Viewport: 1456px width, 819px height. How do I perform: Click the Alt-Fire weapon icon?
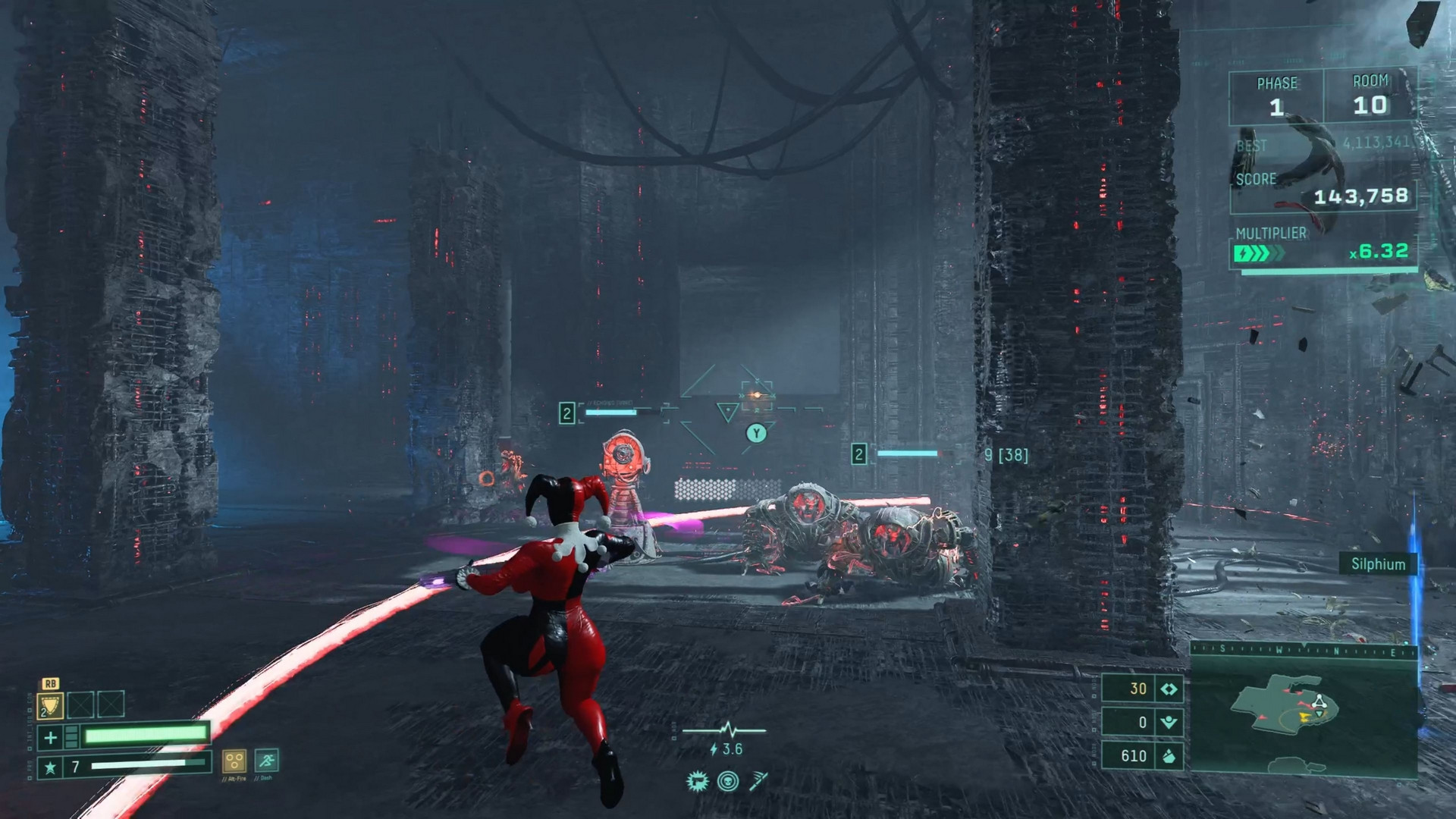click(234, 761)
